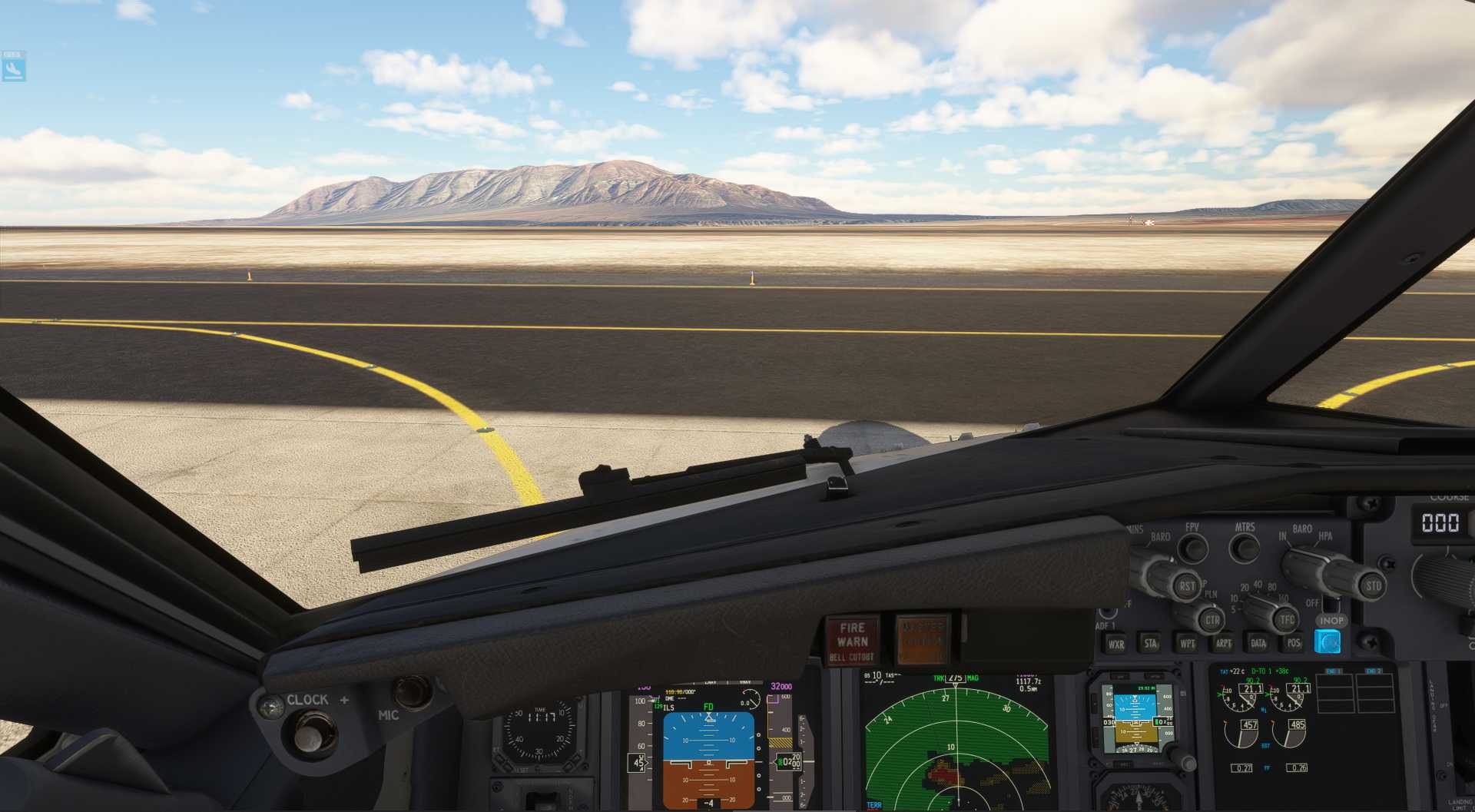Click the landing challenge icon in the top-left overlay

(x=13, y=67)
